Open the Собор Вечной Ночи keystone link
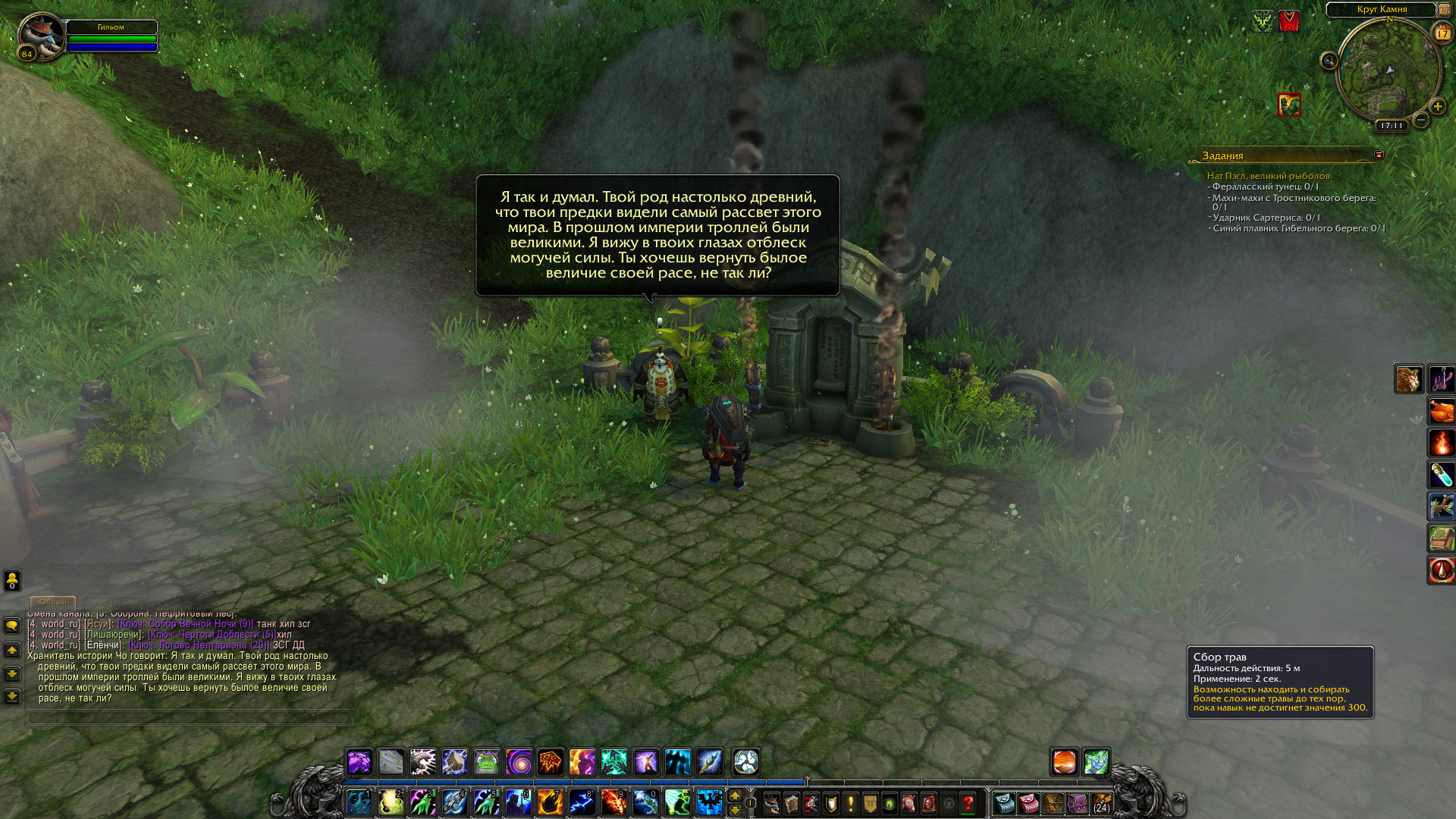The height and width of the screenshot is (819, 1456). point(185,624)
